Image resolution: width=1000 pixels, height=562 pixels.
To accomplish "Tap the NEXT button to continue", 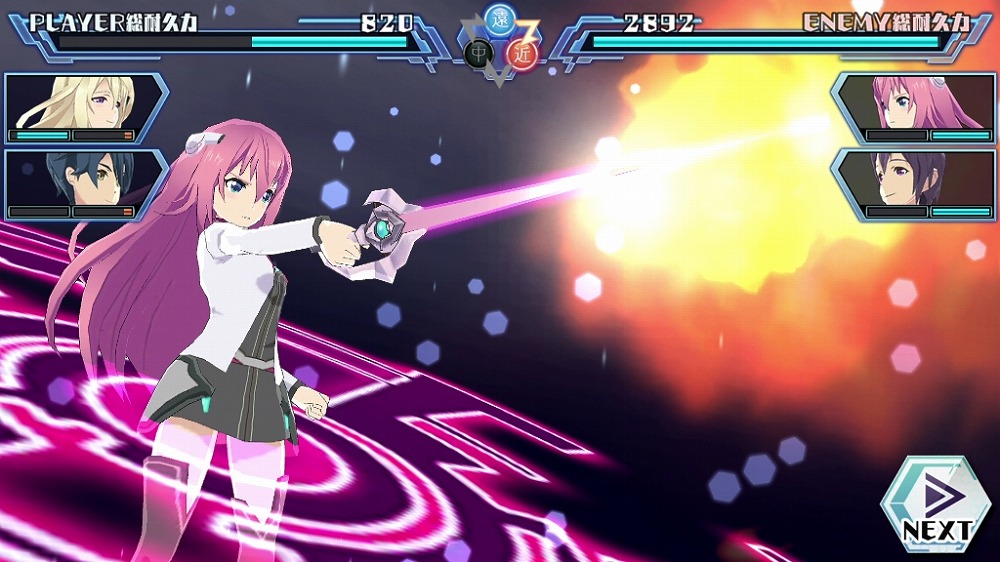I will pyautogui.click(x=935, y=503).
